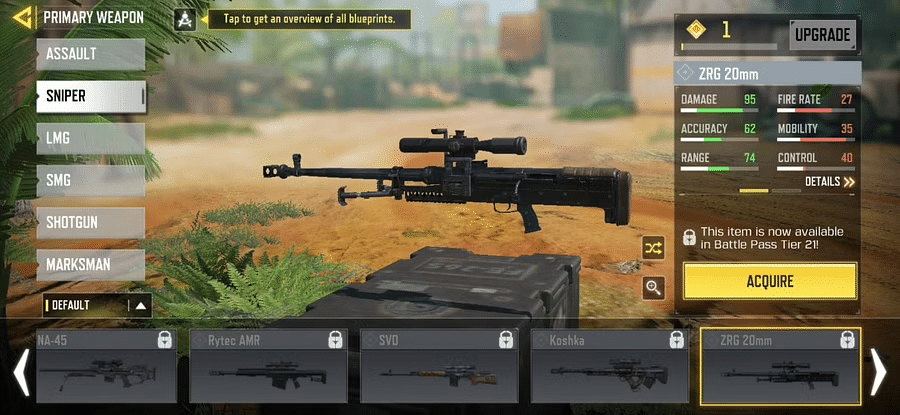Viewport: 900px width, 415px height.
Task: Click the Upgrade weapon button
Action: pyautogui.click(x=823, y=36)
